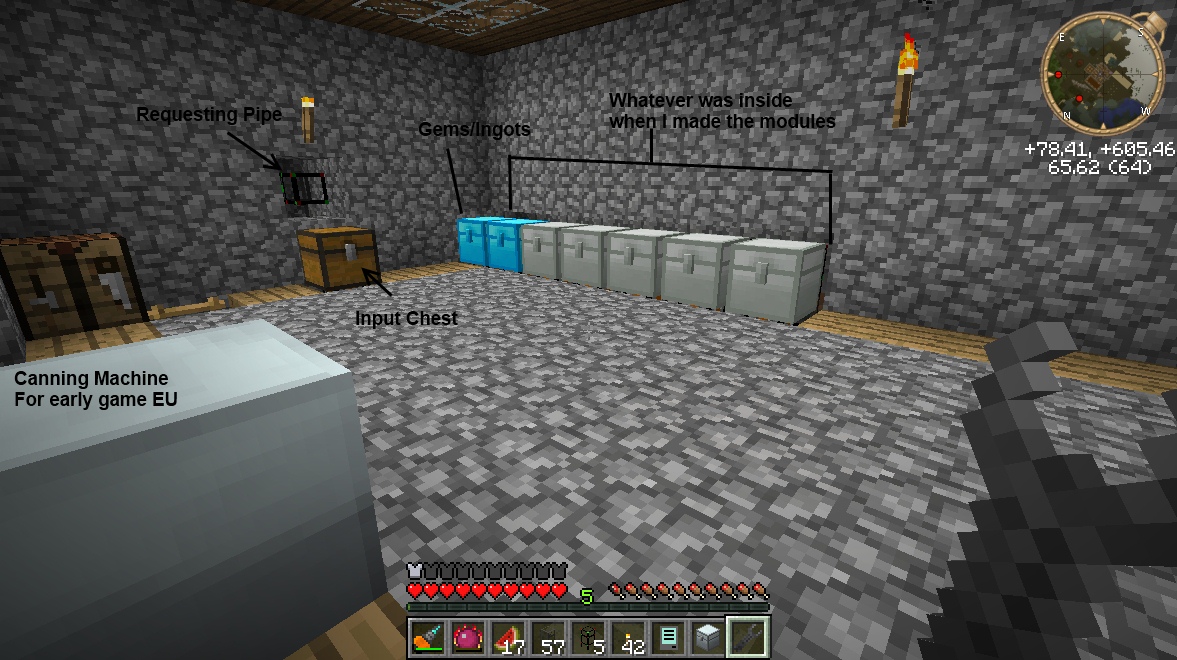Select the iron chest hotbar slot
1177x660 pixels.
(707, 637)
